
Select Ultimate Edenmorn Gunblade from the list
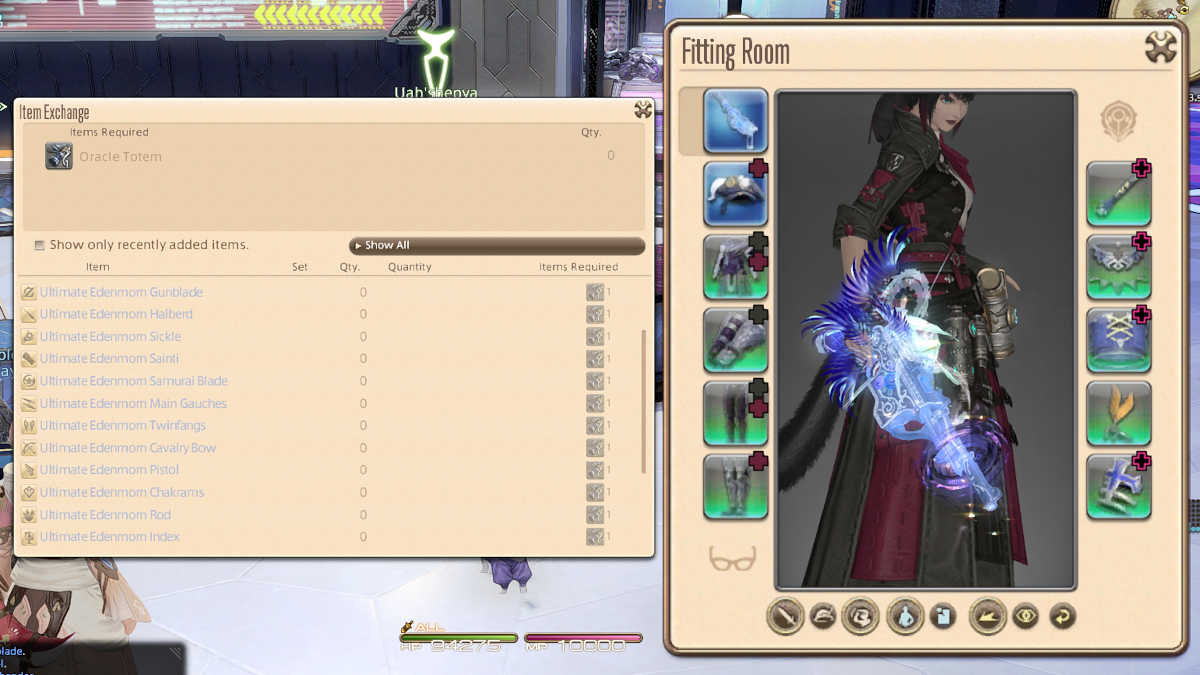tap(121, 292)
